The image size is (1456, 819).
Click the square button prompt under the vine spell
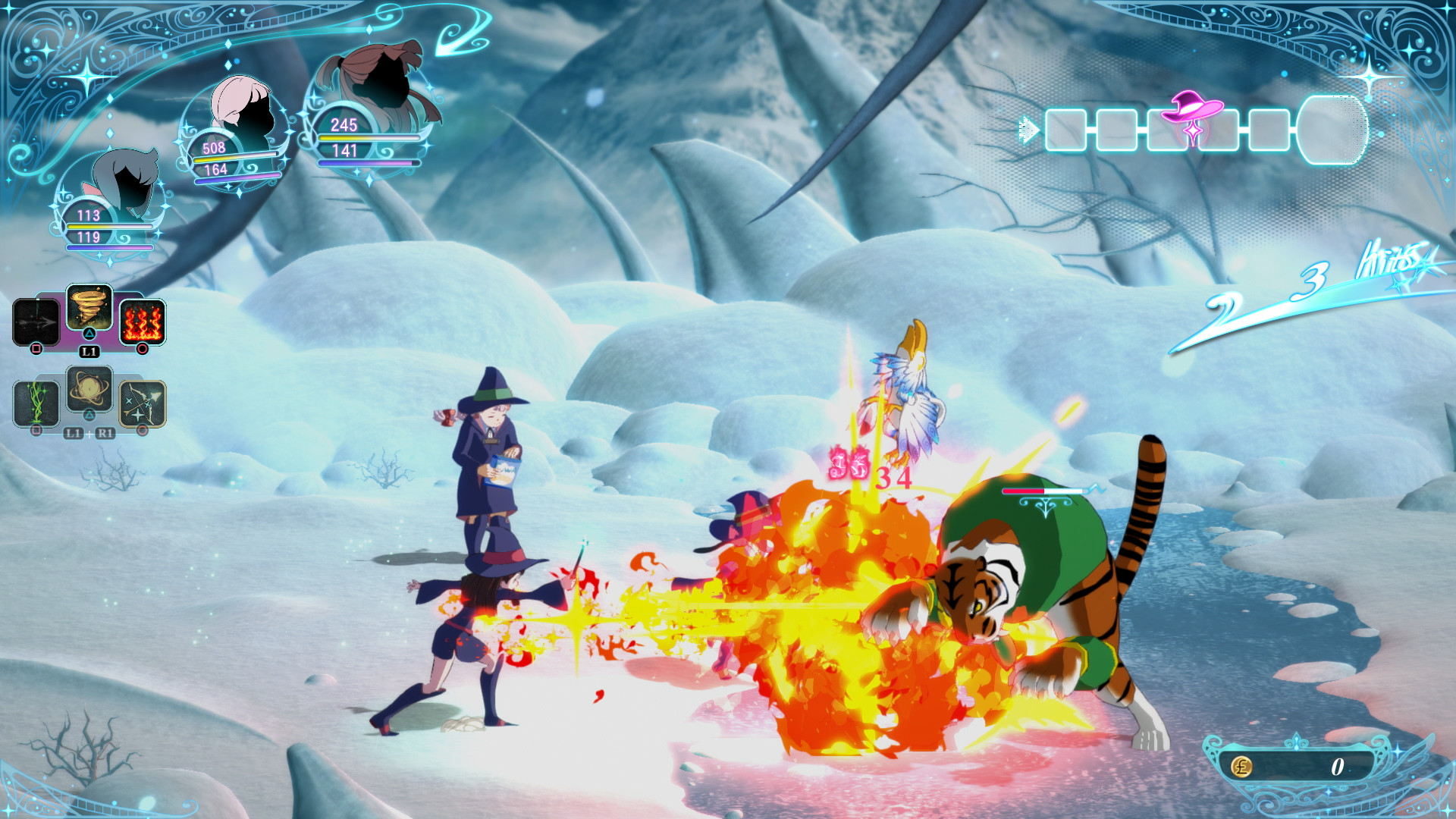click(x=36, y=429)
